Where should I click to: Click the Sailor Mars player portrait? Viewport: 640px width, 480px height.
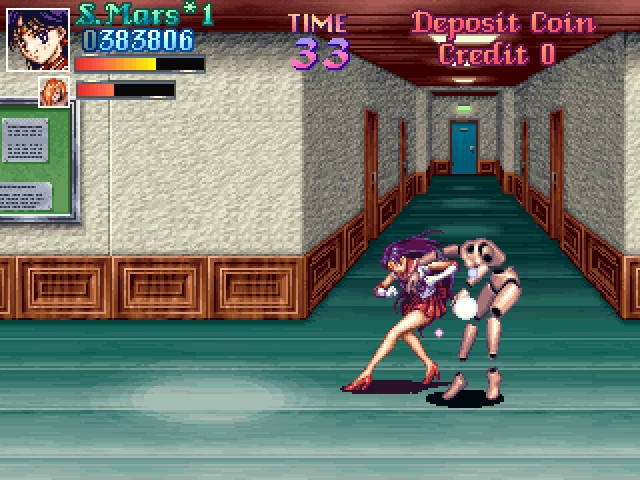[38, 40]
